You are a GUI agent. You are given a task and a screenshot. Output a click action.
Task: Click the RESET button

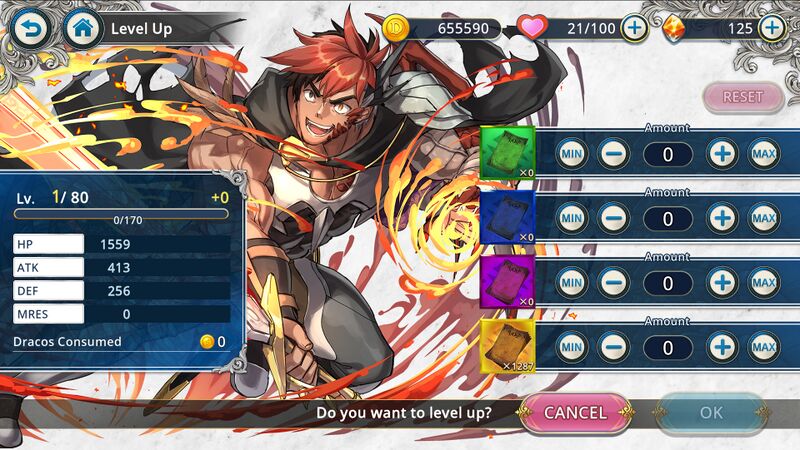[x=742, y=97]
